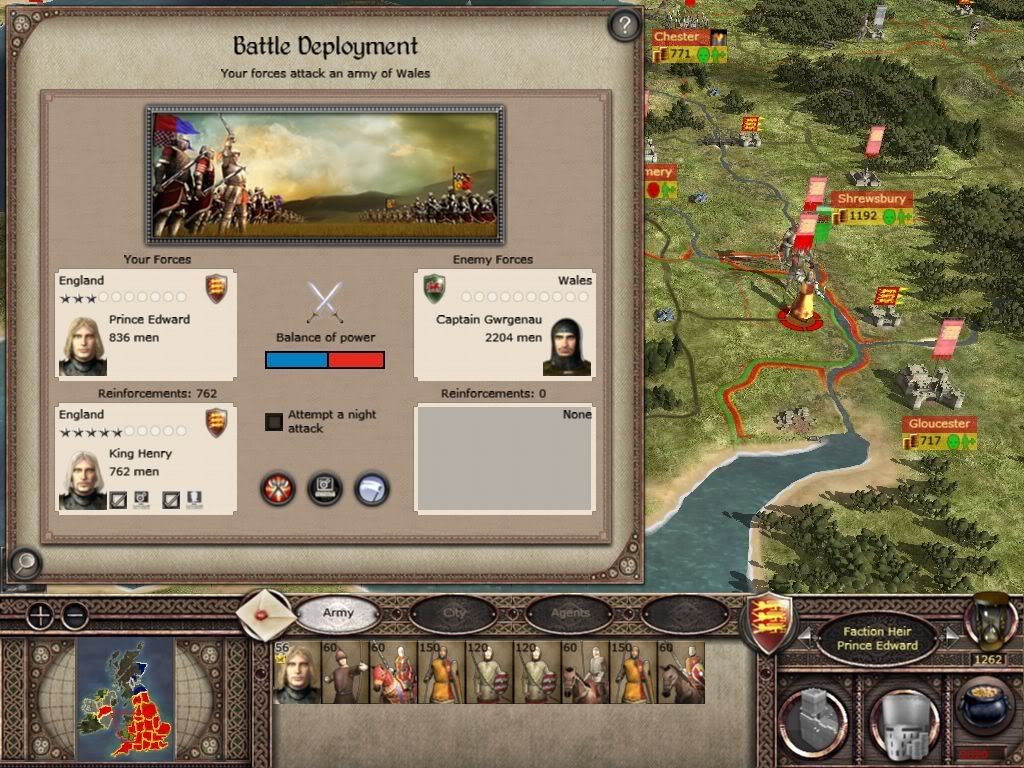Select Prince Edward's portrait in Your Forces
1024x768 pixels.
[83, 346]
